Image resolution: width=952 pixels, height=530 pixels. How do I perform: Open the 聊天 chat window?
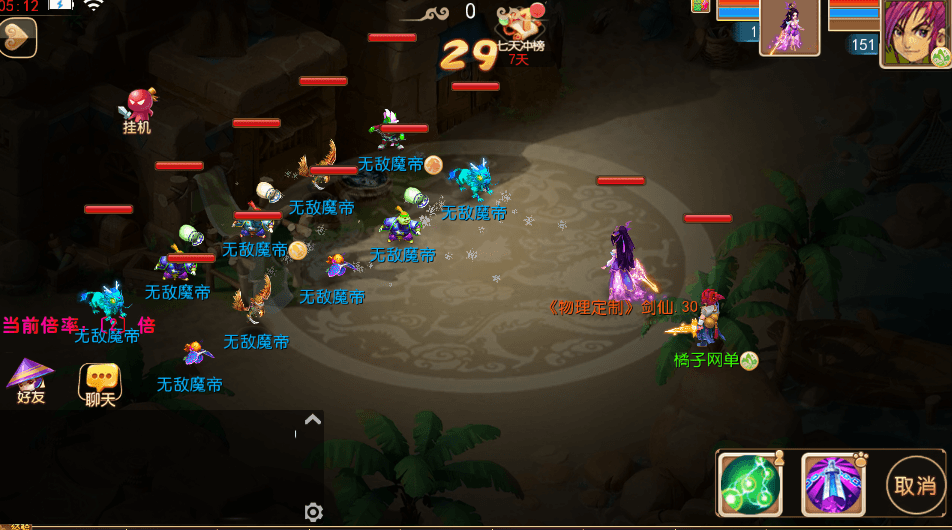pyautogui.click(x=100, y=384)
